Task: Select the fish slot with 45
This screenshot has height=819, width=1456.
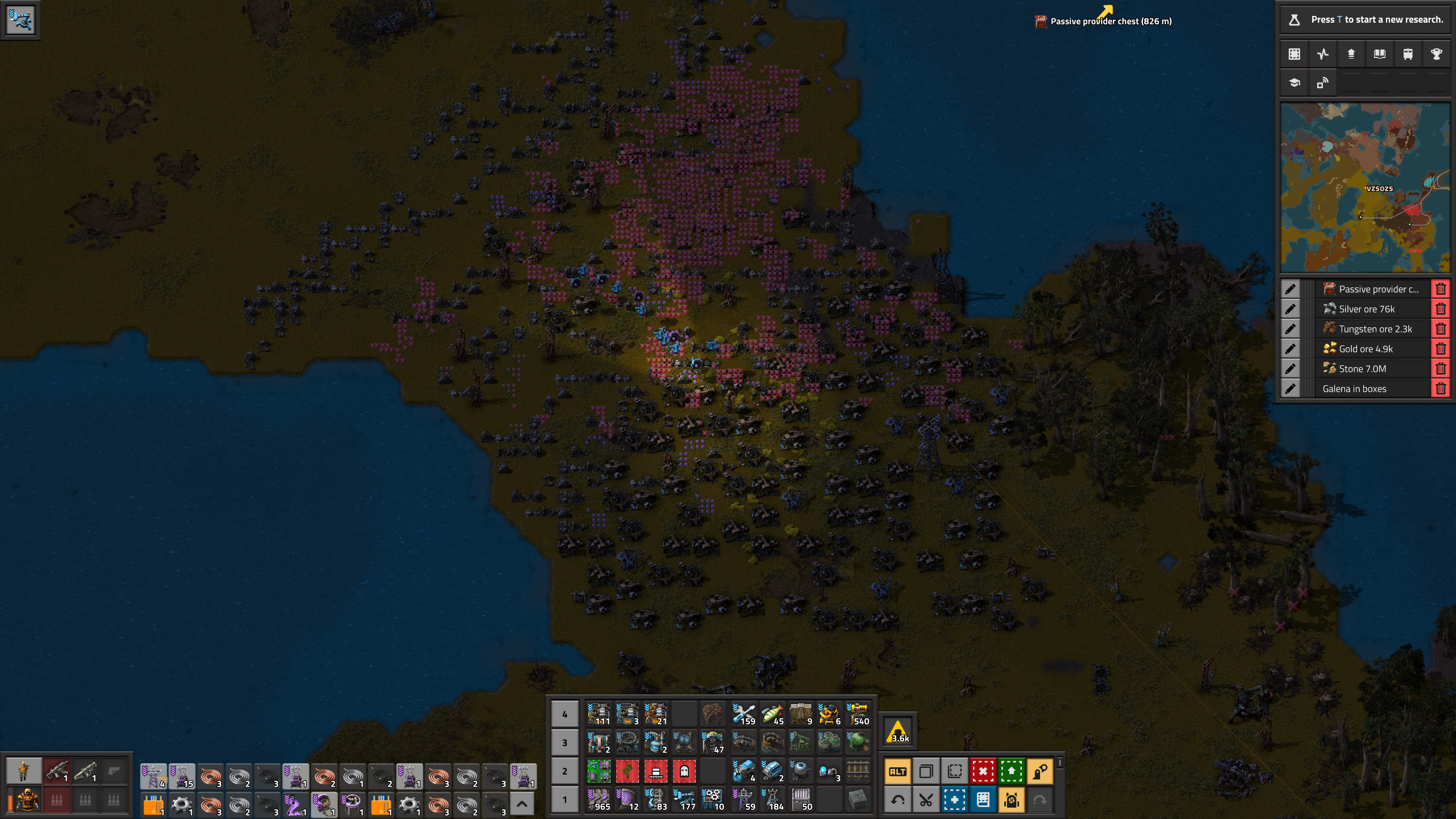Action: 772,714
